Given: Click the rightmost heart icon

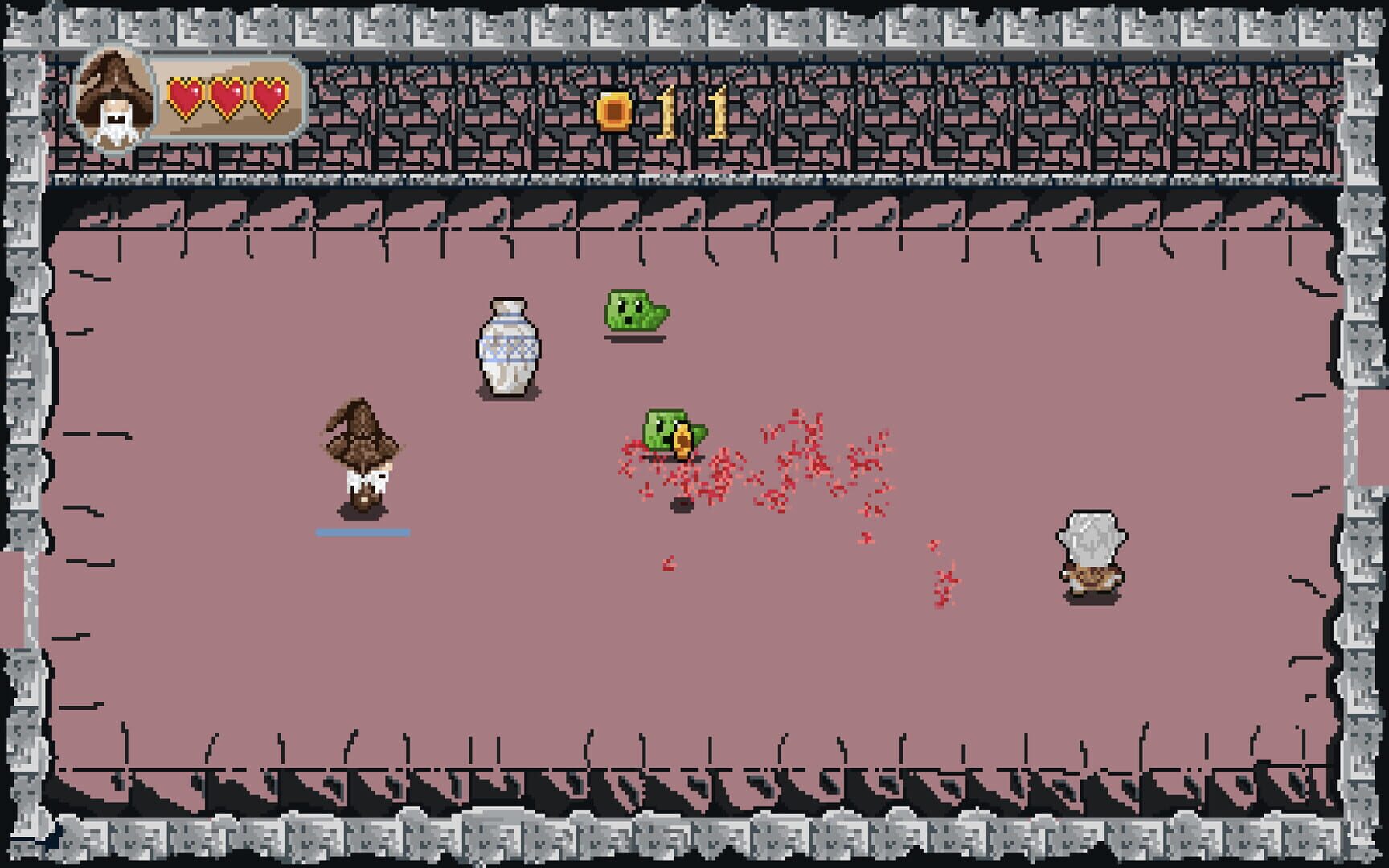Looking at the screenshot, I should (266, 96).
